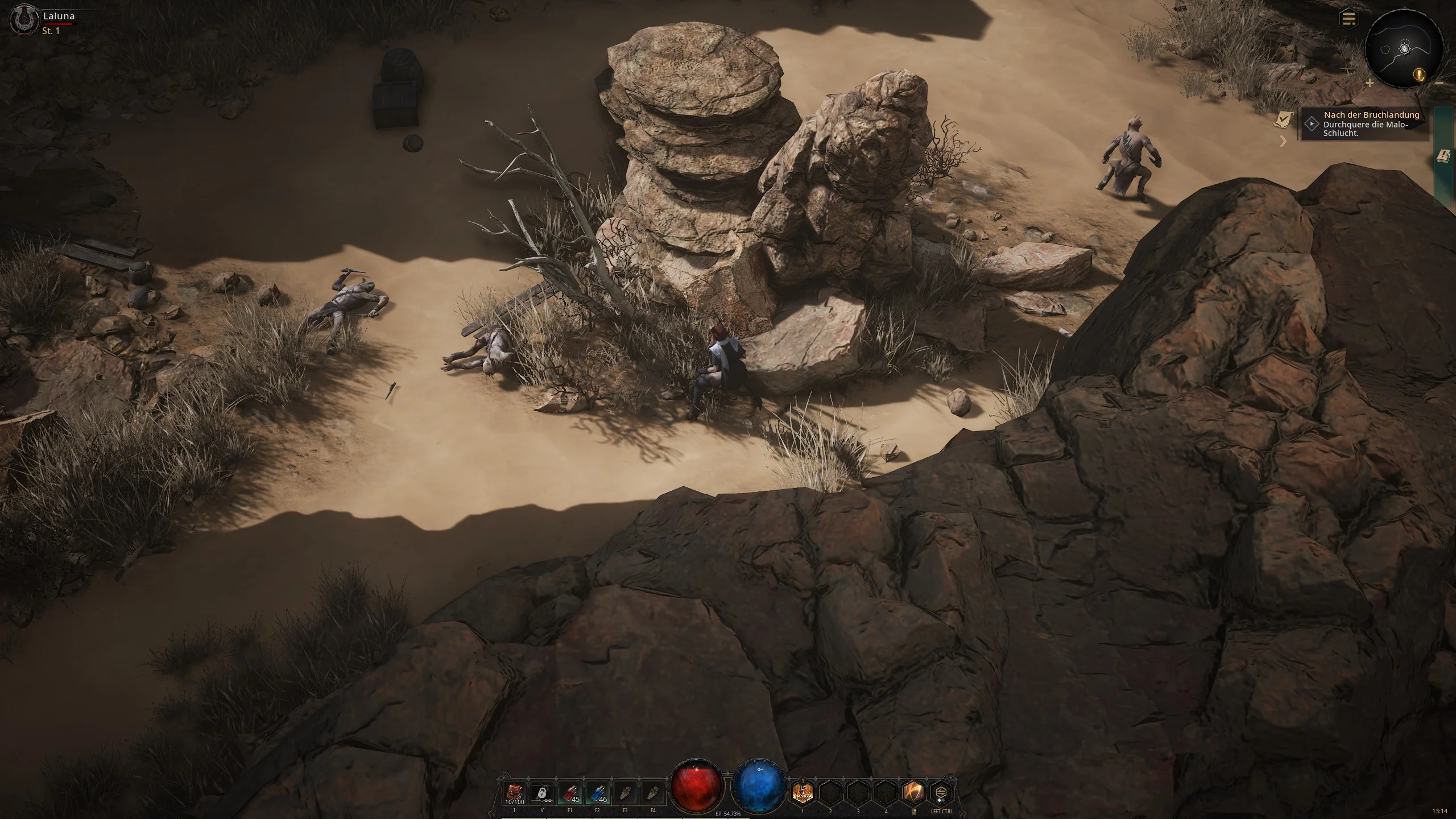The width and height of the screenshot is (1456, 819).
Task: Zoom out the minimap with minus
Action: click(1439, 83)
